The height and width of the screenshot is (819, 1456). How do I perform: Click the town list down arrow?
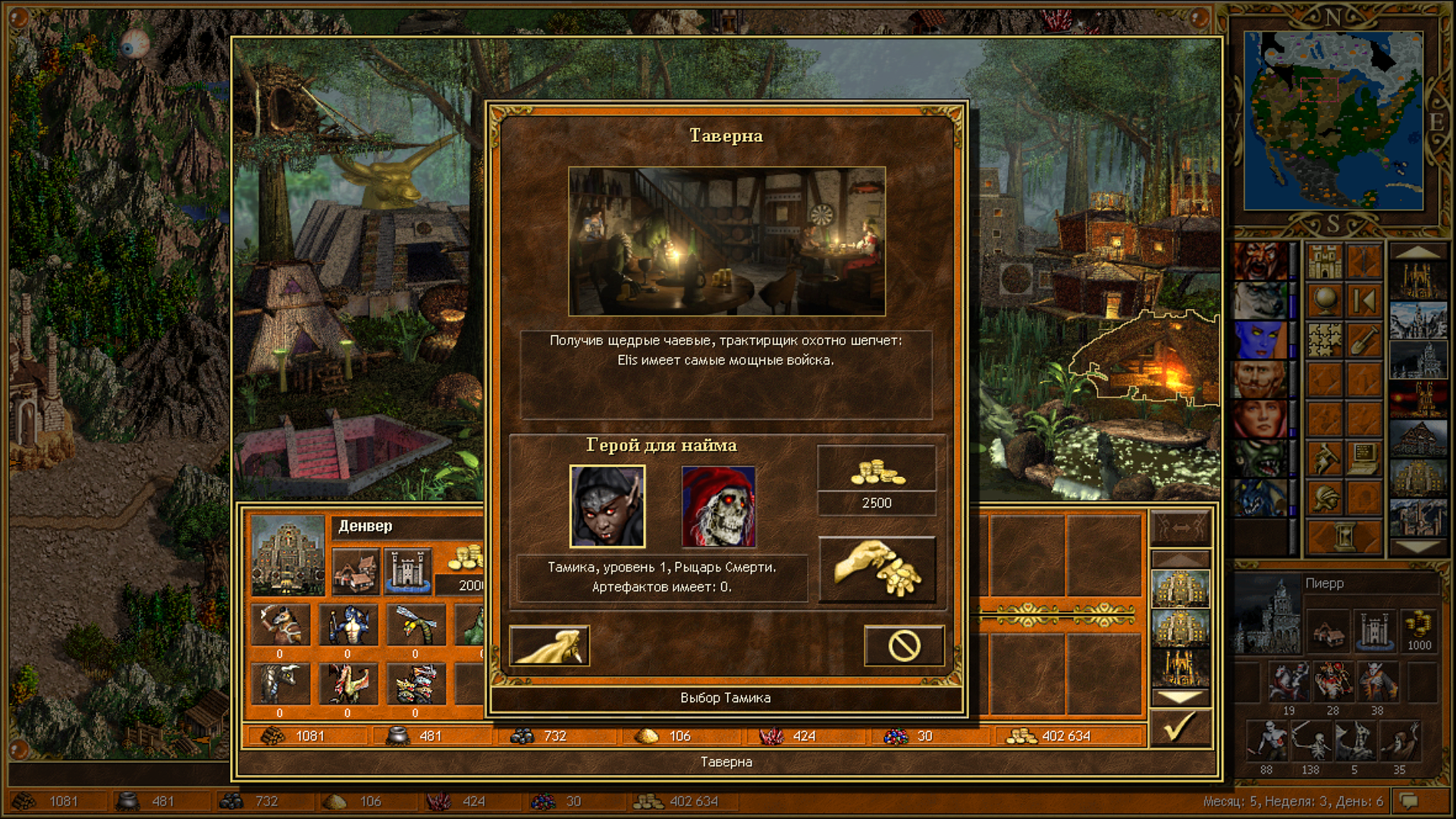pyautogui.click(x=1417, y=547)
